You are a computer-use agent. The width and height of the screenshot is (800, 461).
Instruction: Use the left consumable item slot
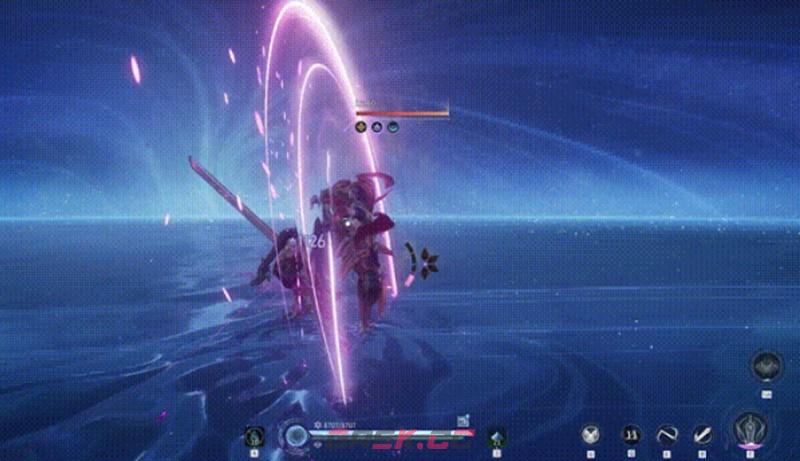click(254, 436)
